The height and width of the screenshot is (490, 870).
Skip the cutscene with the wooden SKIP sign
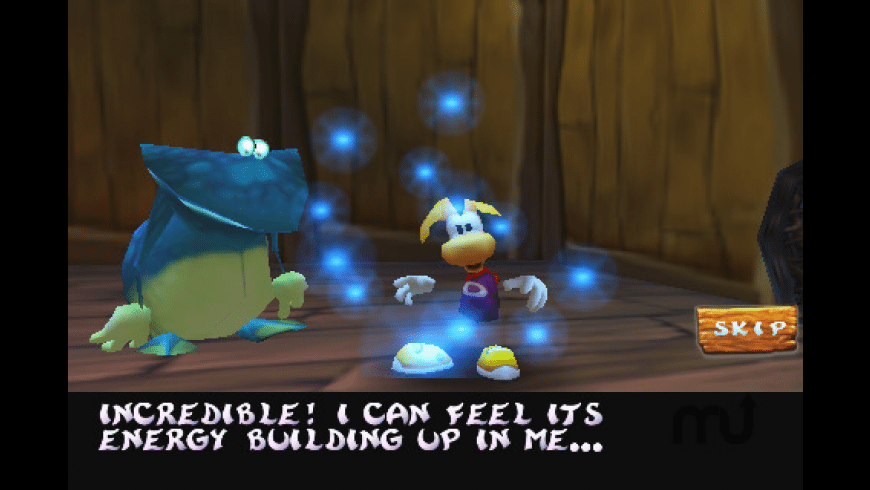click(x=747, y=328)
